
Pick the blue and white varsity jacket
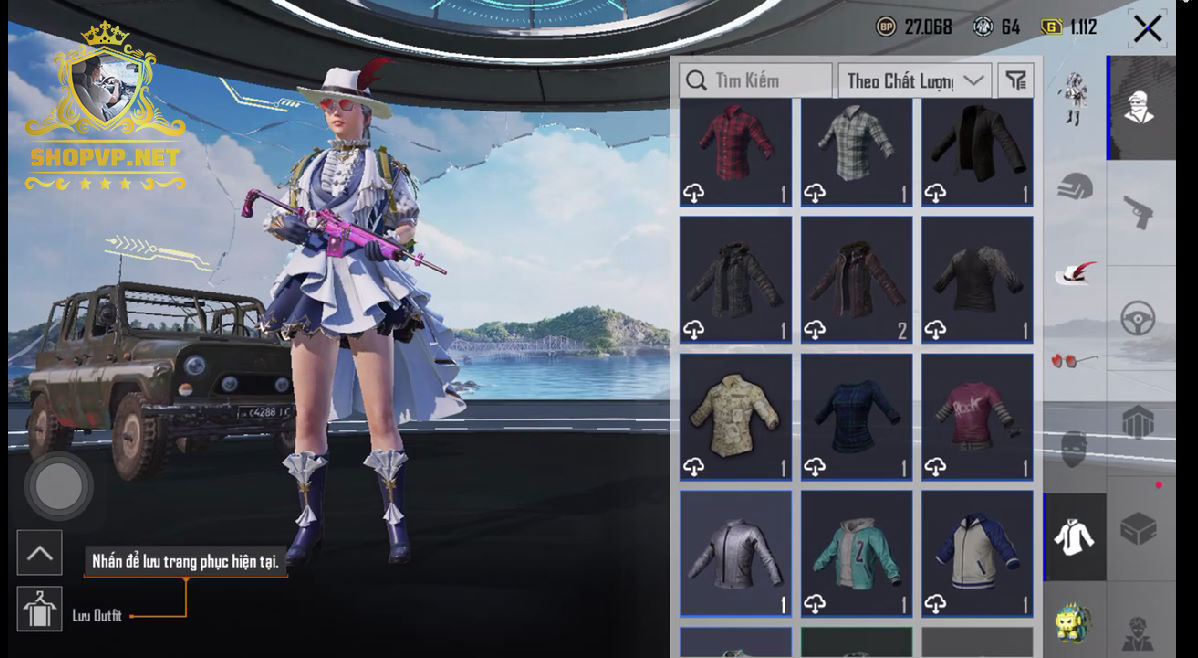pyautogui.click(x=977, y=552)
